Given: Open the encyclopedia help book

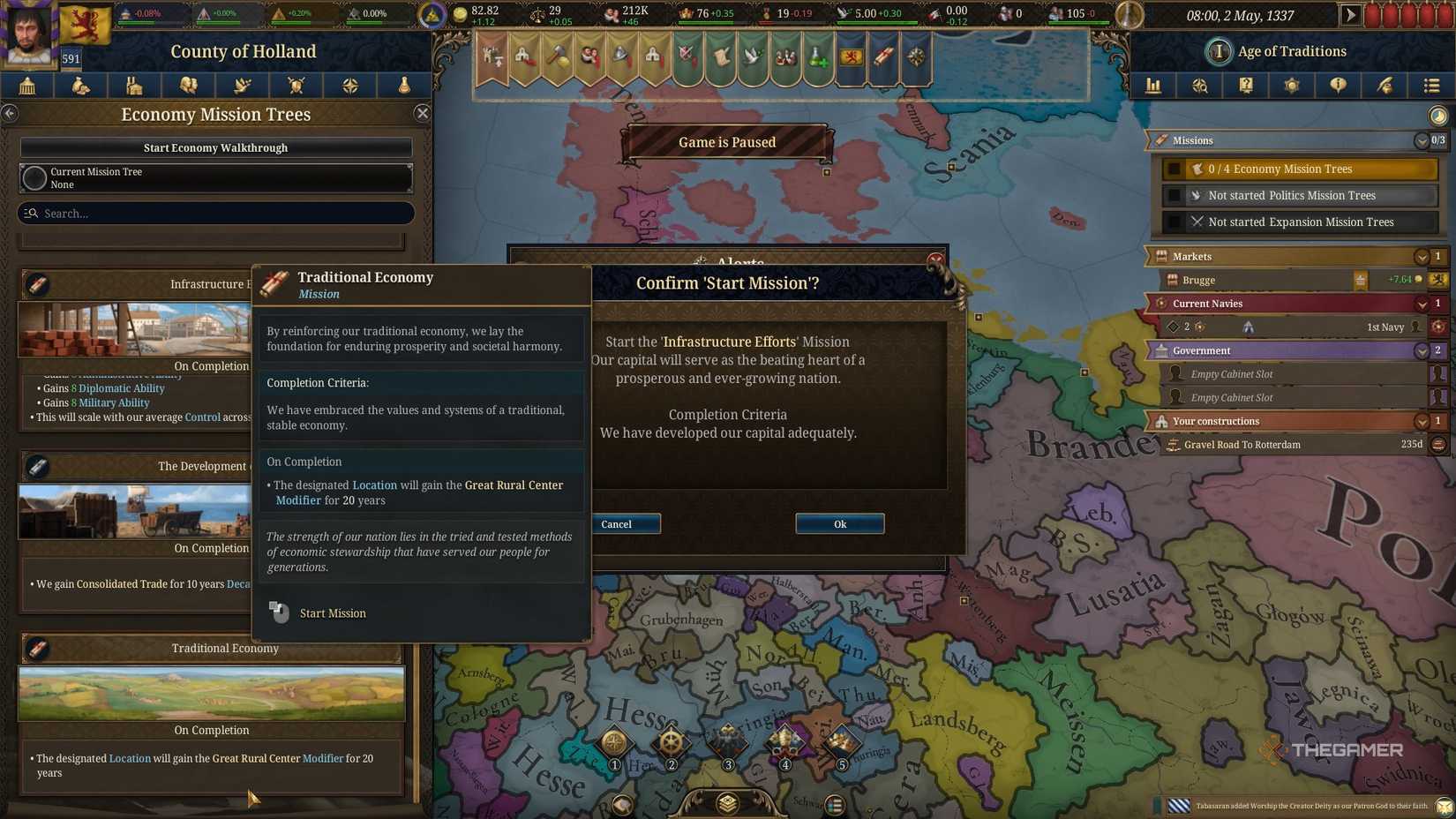Looking at the screenshot, I should [1245, 86].
